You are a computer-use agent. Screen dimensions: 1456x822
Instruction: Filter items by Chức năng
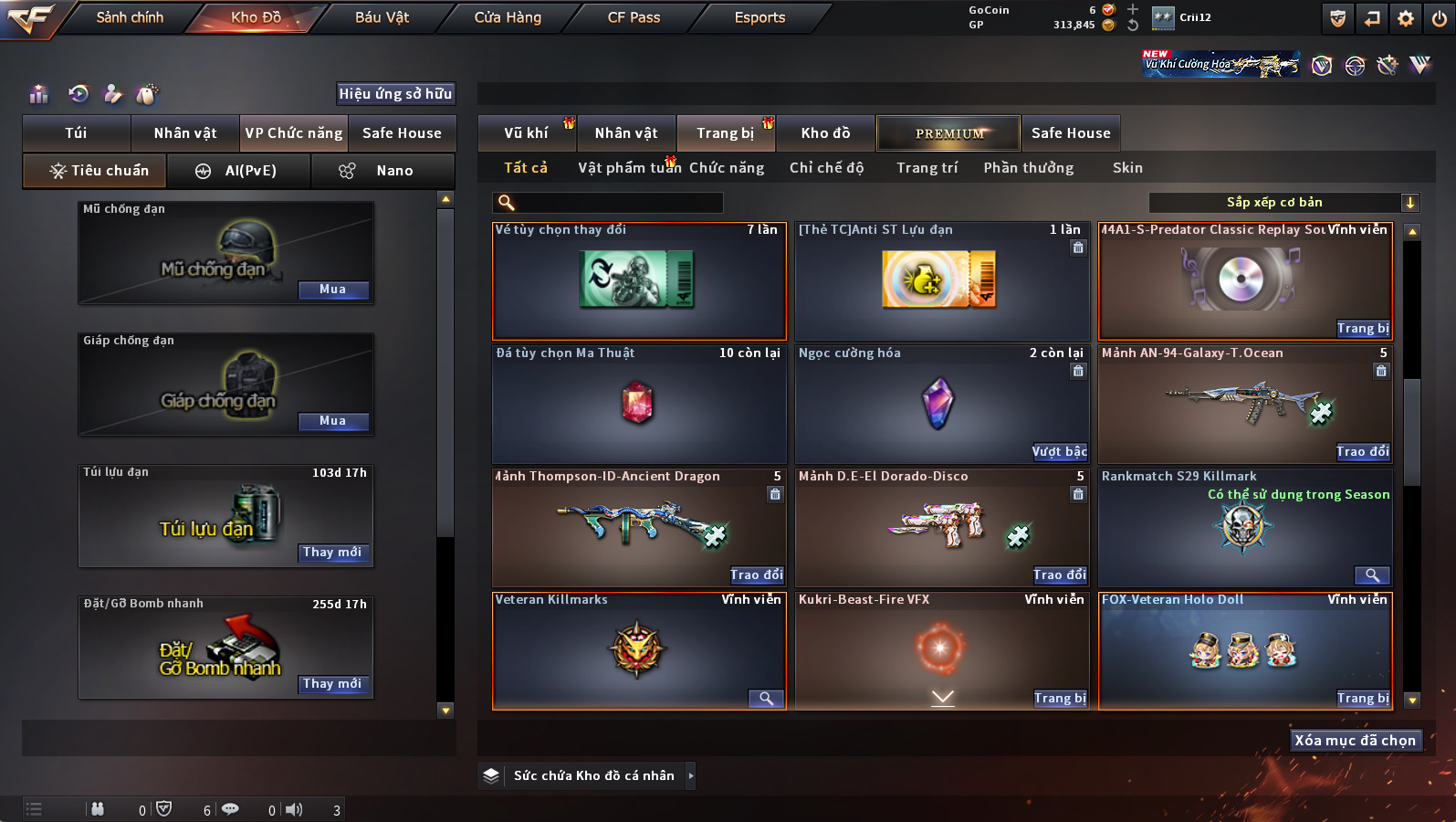[x=727, y=168]
